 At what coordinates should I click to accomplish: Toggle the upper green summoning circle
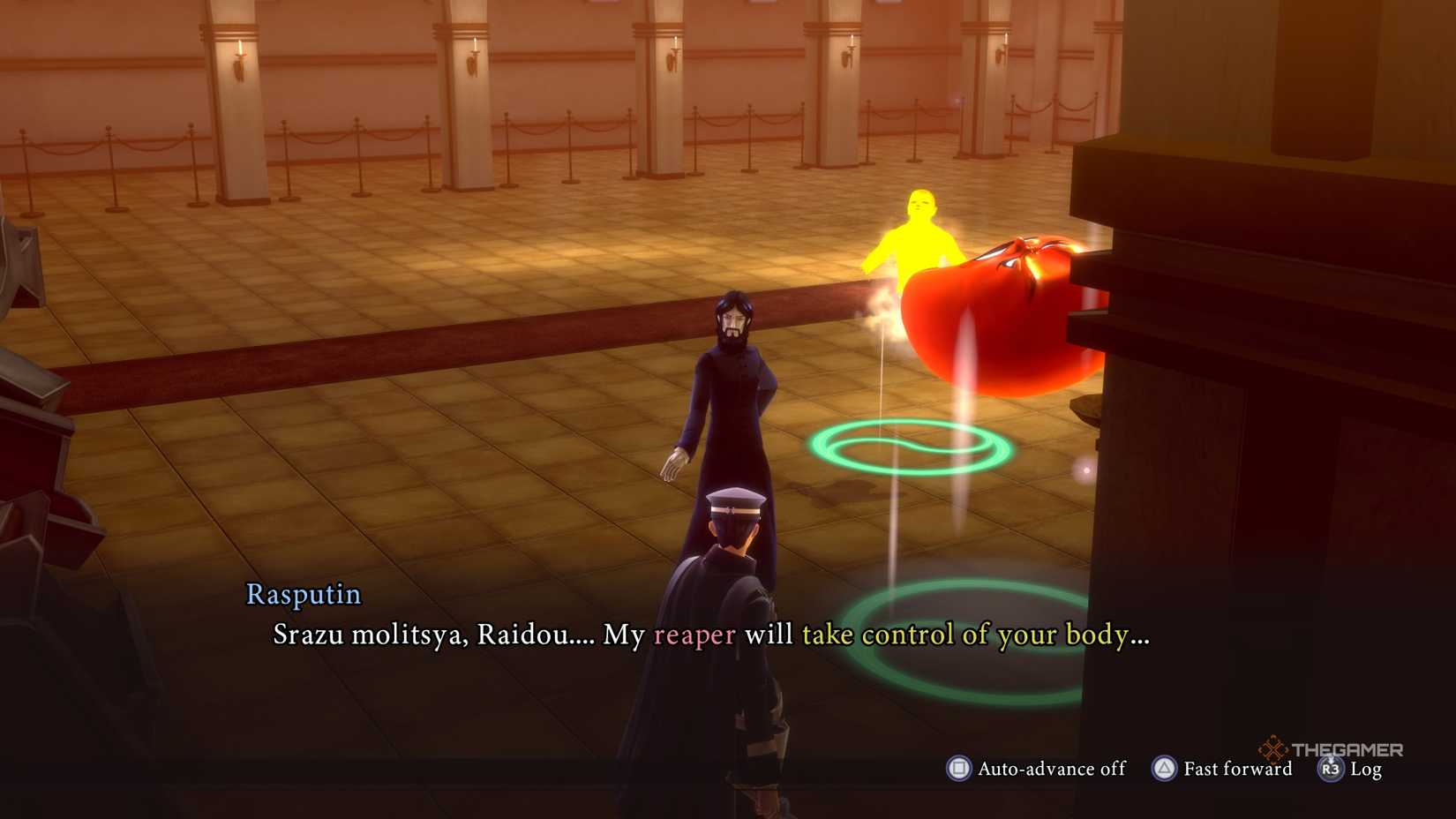[909, 446]
